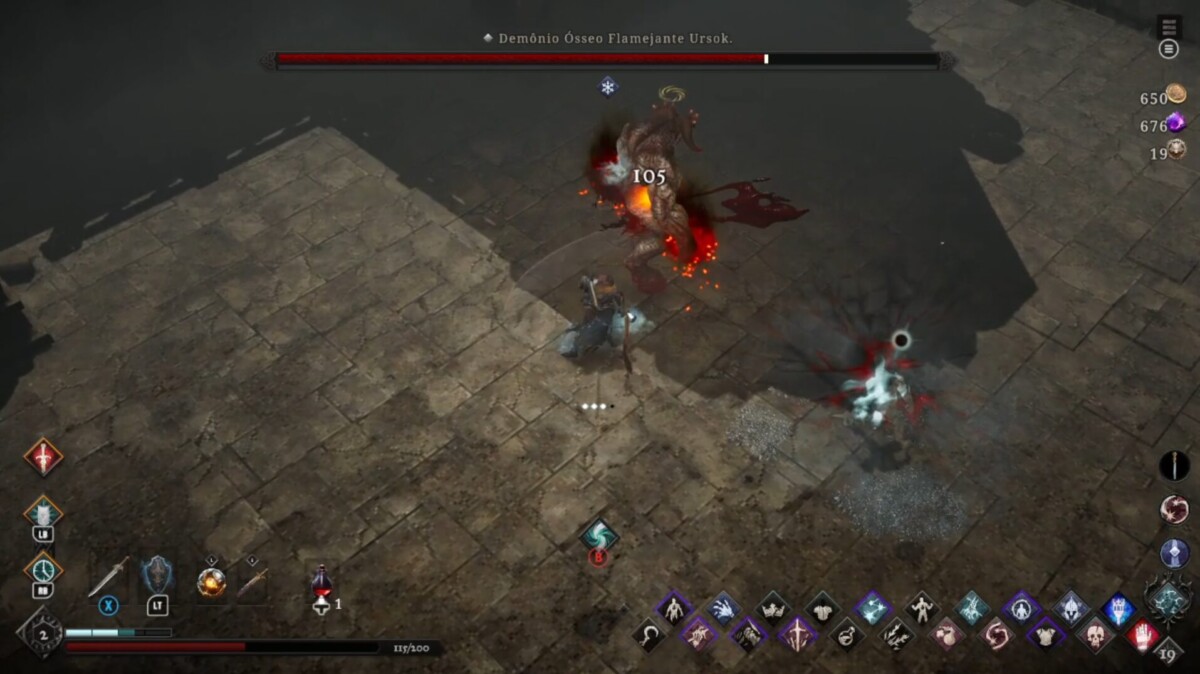Select the purple downward sword perk icon
Image resolution: width=1200 pixels, height=674 pixels.
pos(797,634)
